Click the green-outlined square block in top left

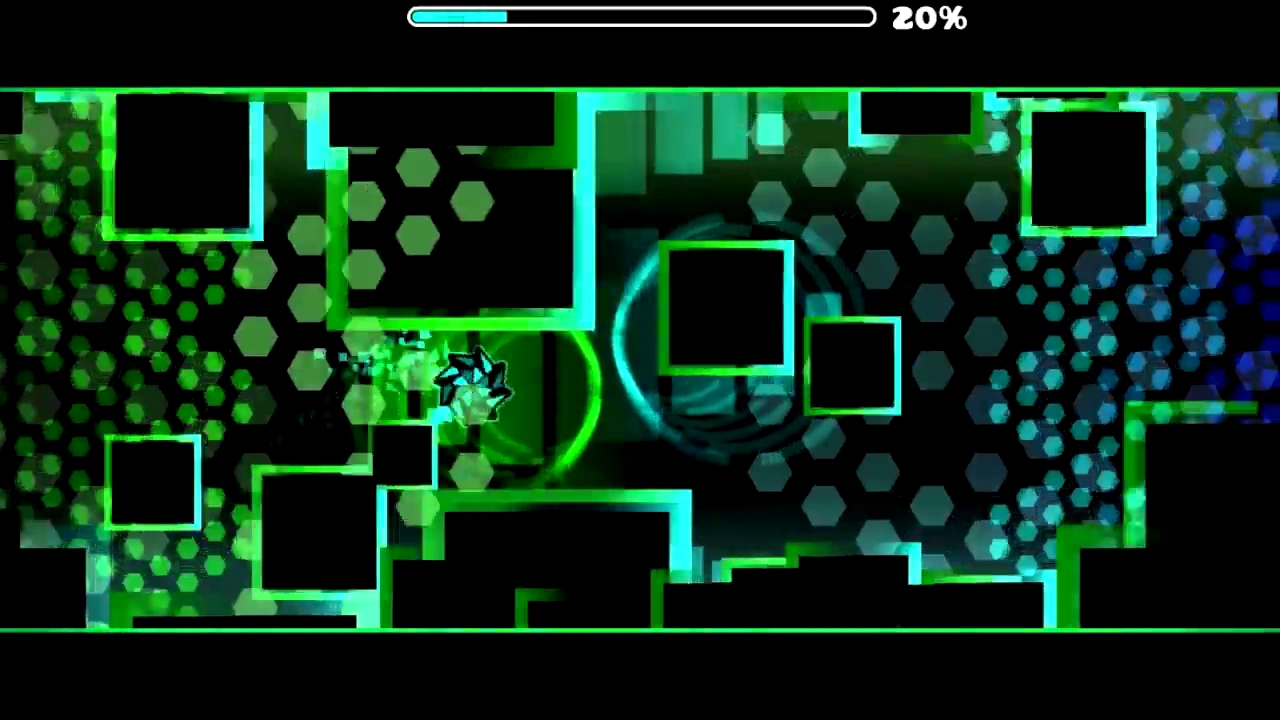(185, 165)
